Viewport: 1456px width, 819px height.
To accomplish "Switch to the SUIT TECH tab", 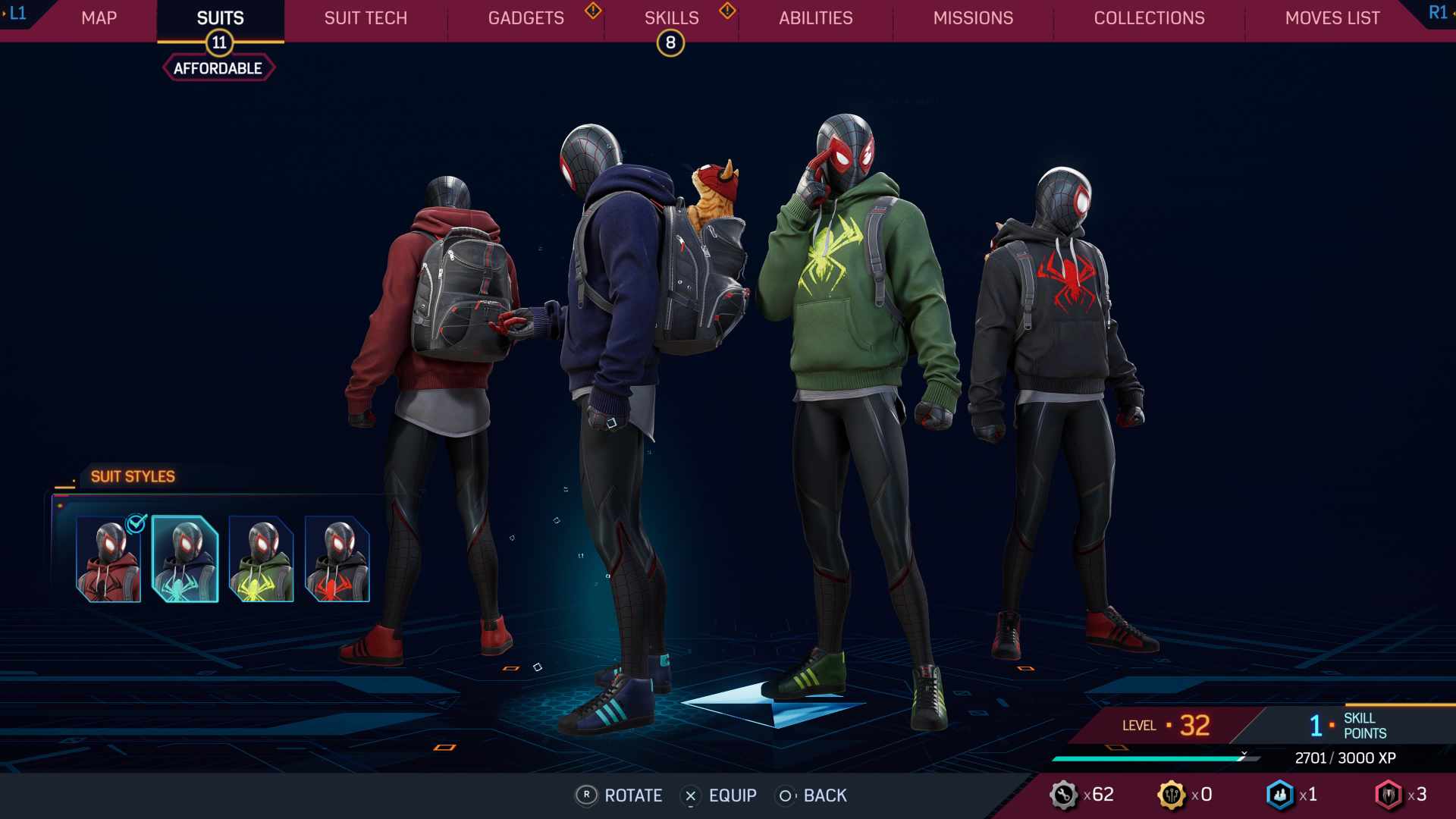I will [365, 18].
